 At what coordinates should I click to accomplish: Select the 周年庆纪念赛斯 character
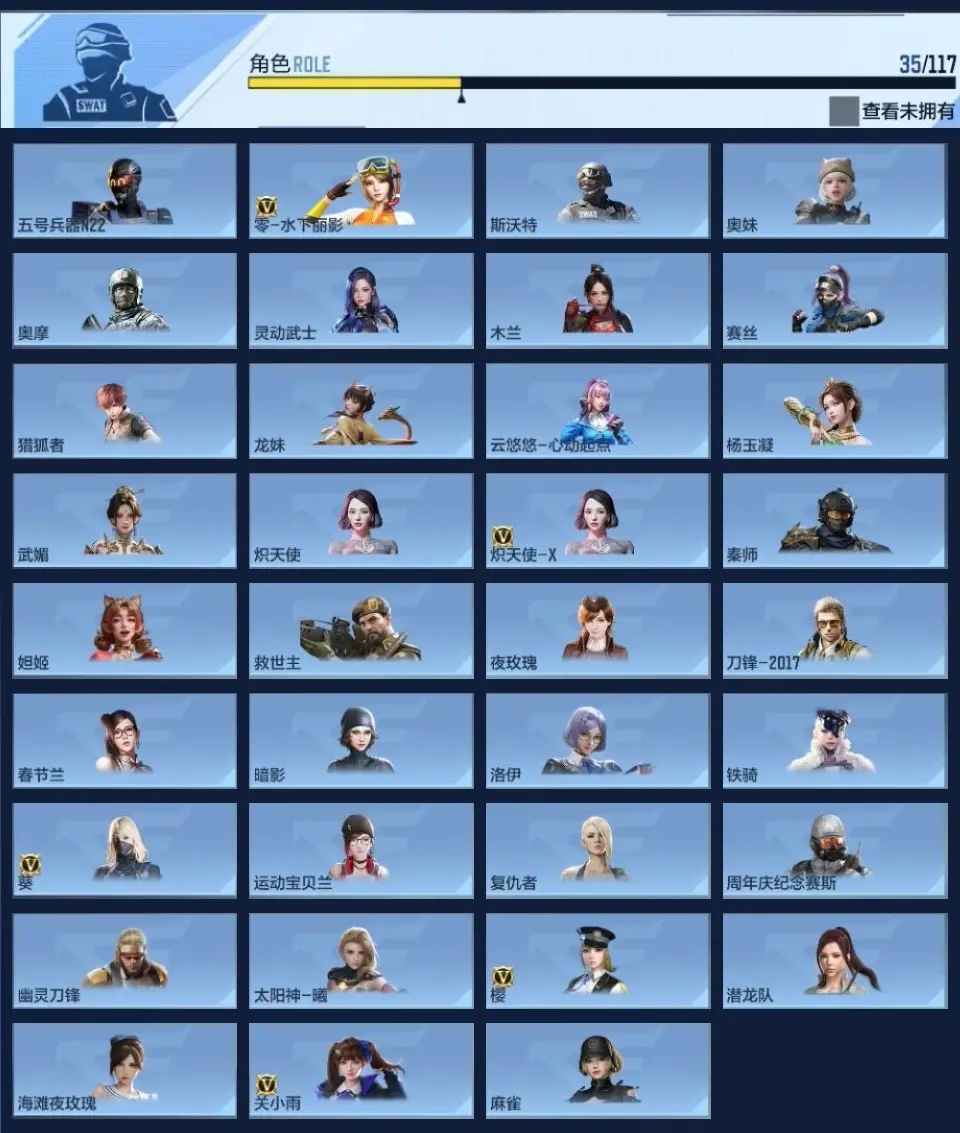pos(835,851)
